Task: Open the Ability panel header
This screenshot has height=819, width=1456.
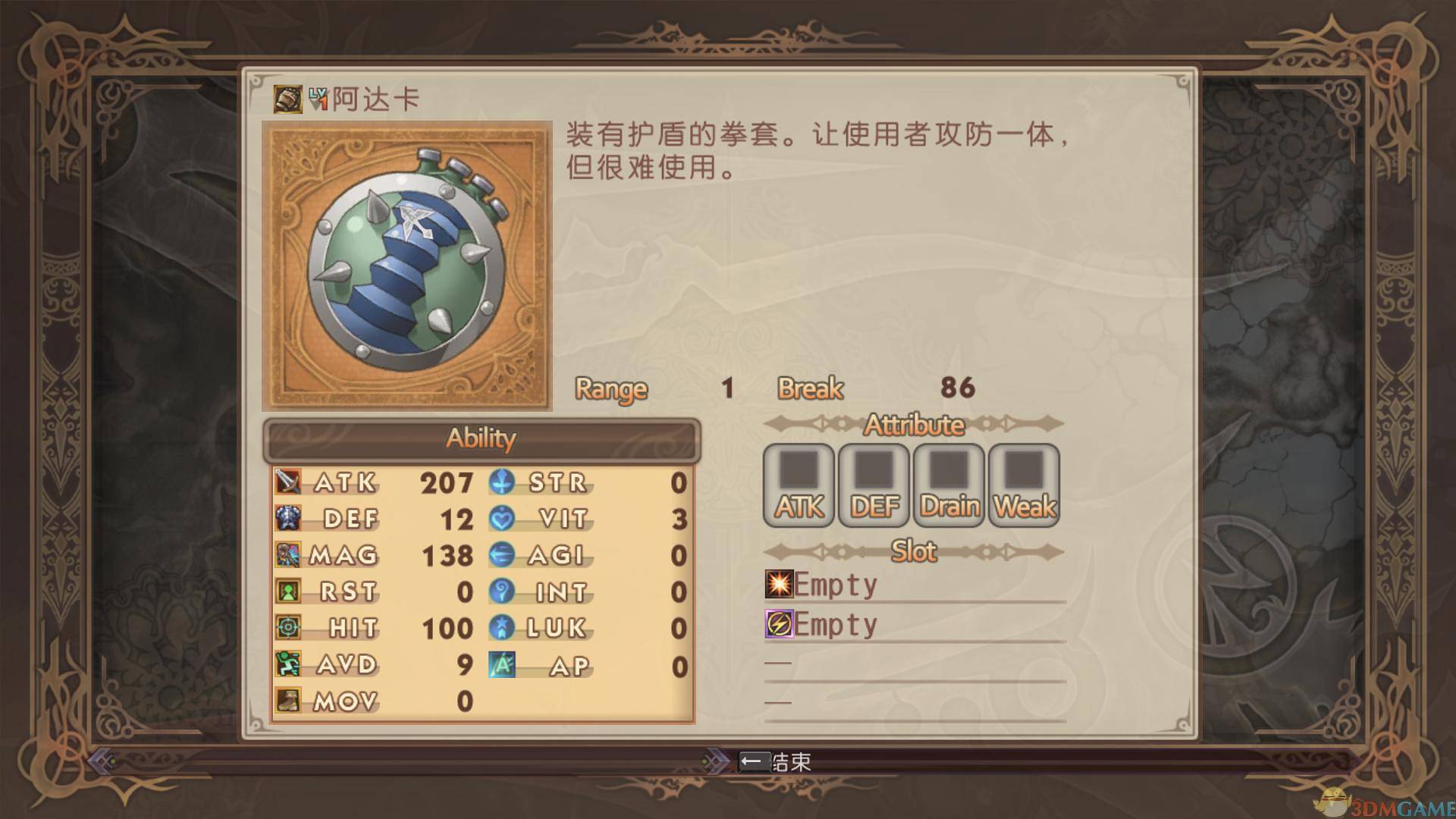Action: pyautogui.click(x=483, y=438)
